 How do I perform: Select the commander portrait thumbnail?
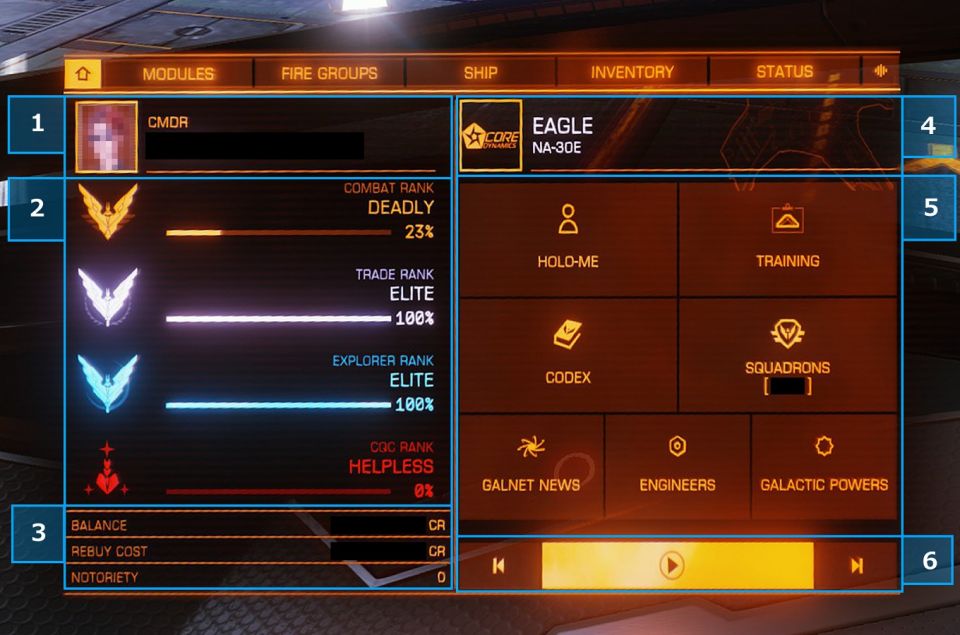[x=106, y=136]
